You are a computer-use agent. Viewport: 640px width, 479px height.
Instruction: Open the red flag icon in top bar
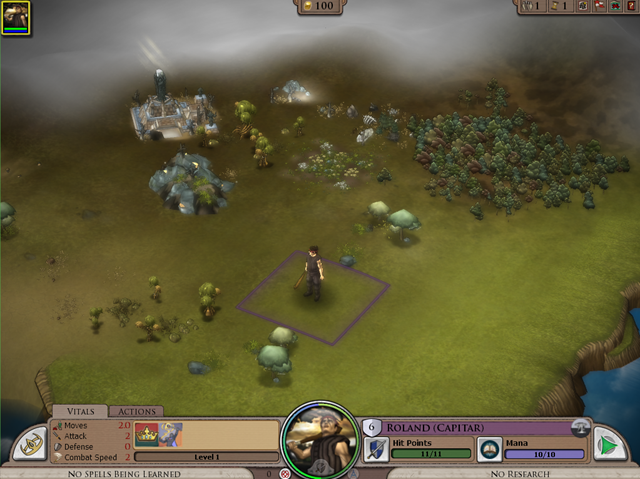click(x=598, y=5)
